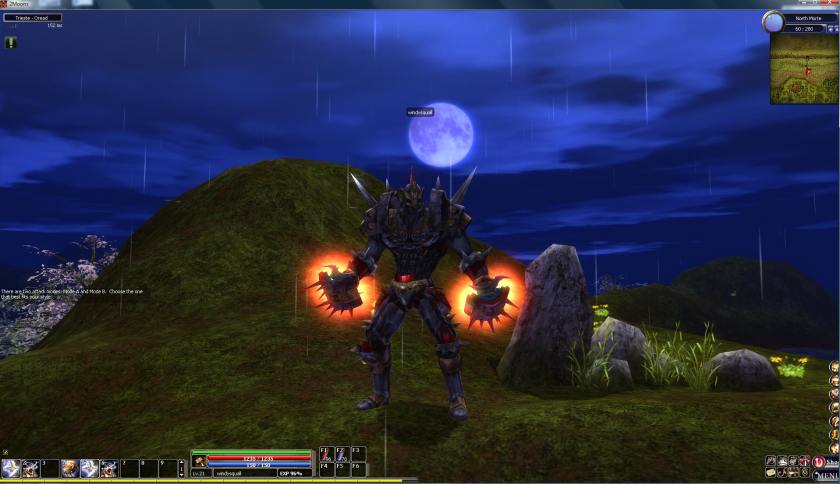Open the MENU button
Viewport: 840px width, 484px height.
pyautogui.click(x=825, y=476)
